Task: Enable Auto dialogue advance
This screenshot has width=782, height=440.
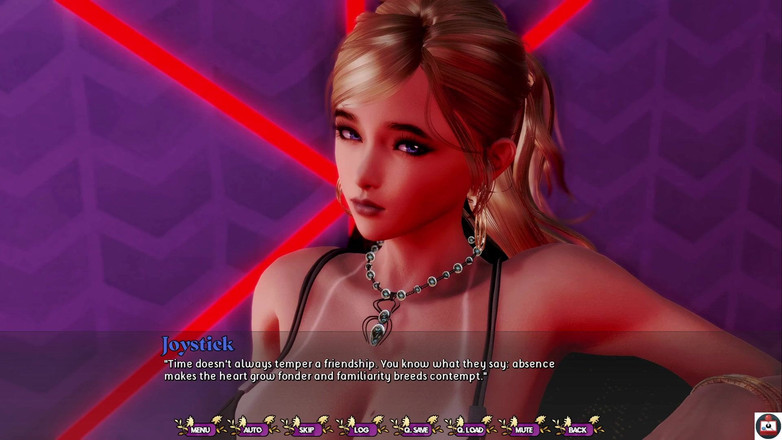Action: pyautogui.click(x=253, y=429)
